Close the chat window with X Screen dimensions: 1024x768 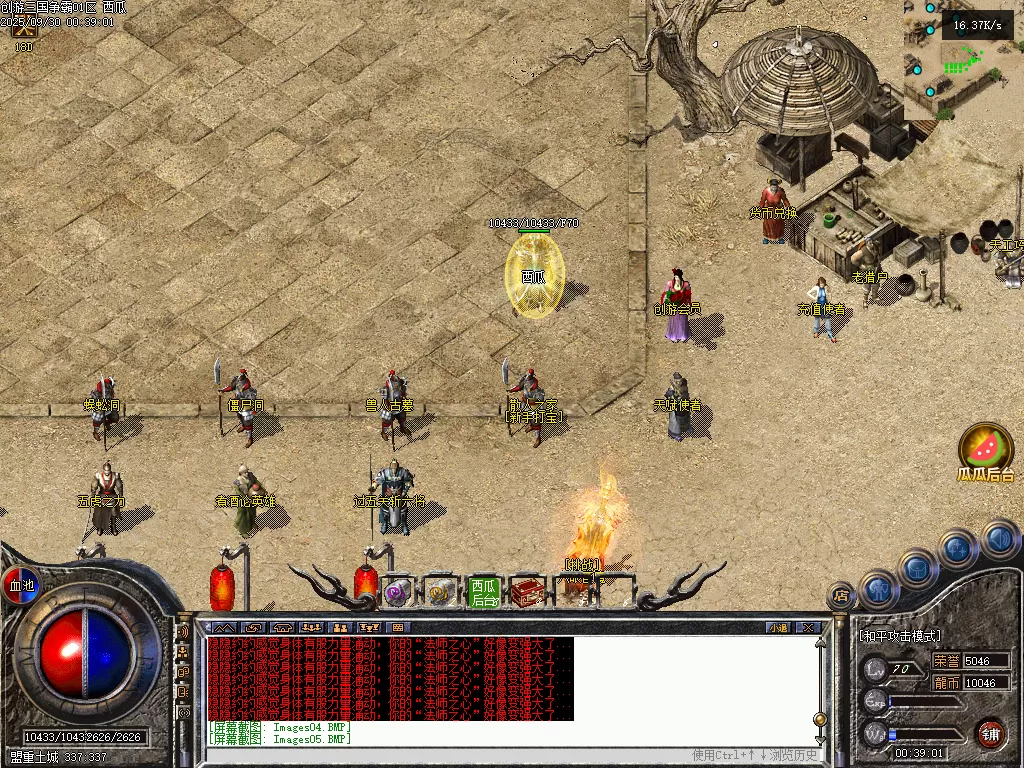808,628
